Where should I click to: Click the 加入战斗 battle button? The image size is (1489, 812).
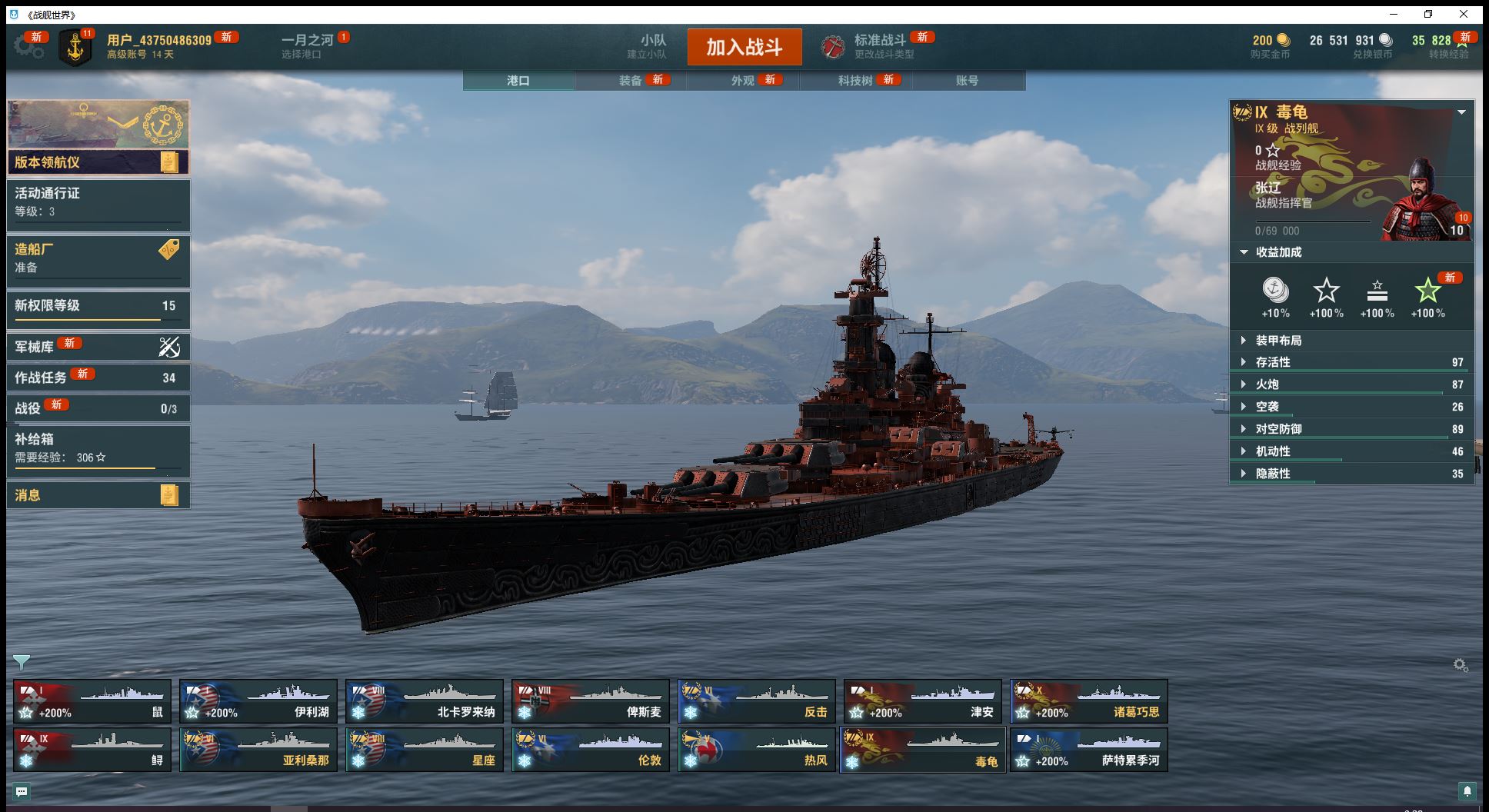[744, 47]
